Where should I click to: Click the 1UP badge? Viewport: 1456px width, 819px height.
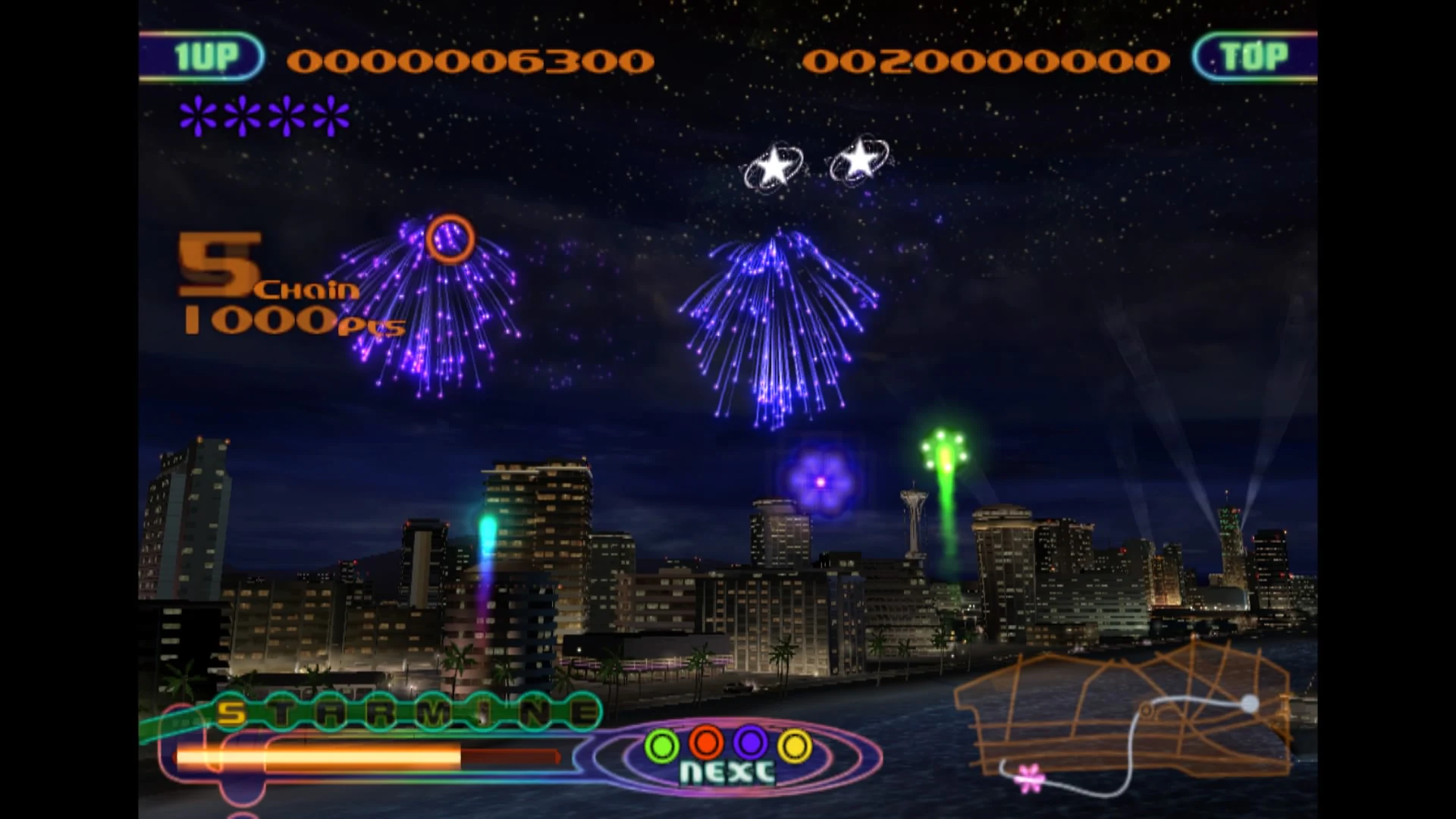click(x=206, y=55)
